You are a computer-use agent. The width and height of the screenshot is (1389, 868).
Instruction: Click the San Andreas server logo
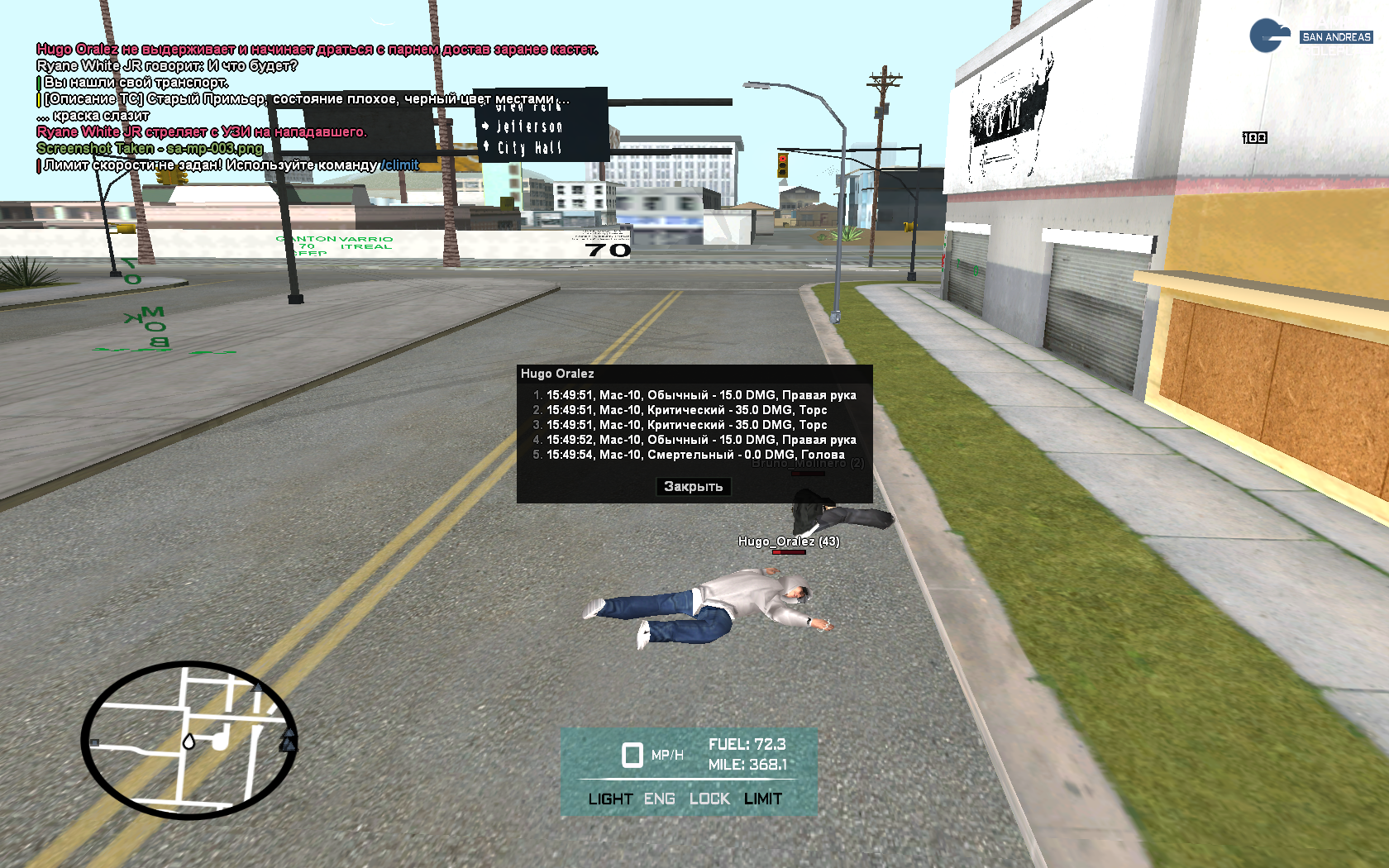[x=1310, y=37]
